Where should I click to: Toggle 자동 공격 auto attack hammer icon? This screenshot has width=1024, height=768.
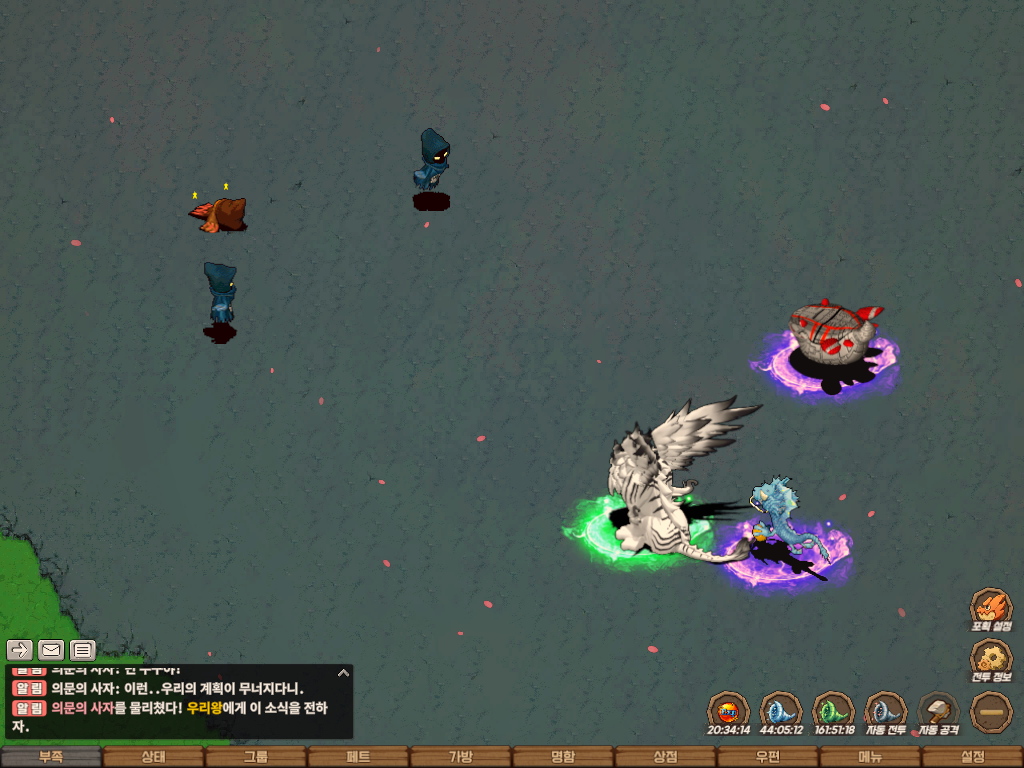[938, 711]
